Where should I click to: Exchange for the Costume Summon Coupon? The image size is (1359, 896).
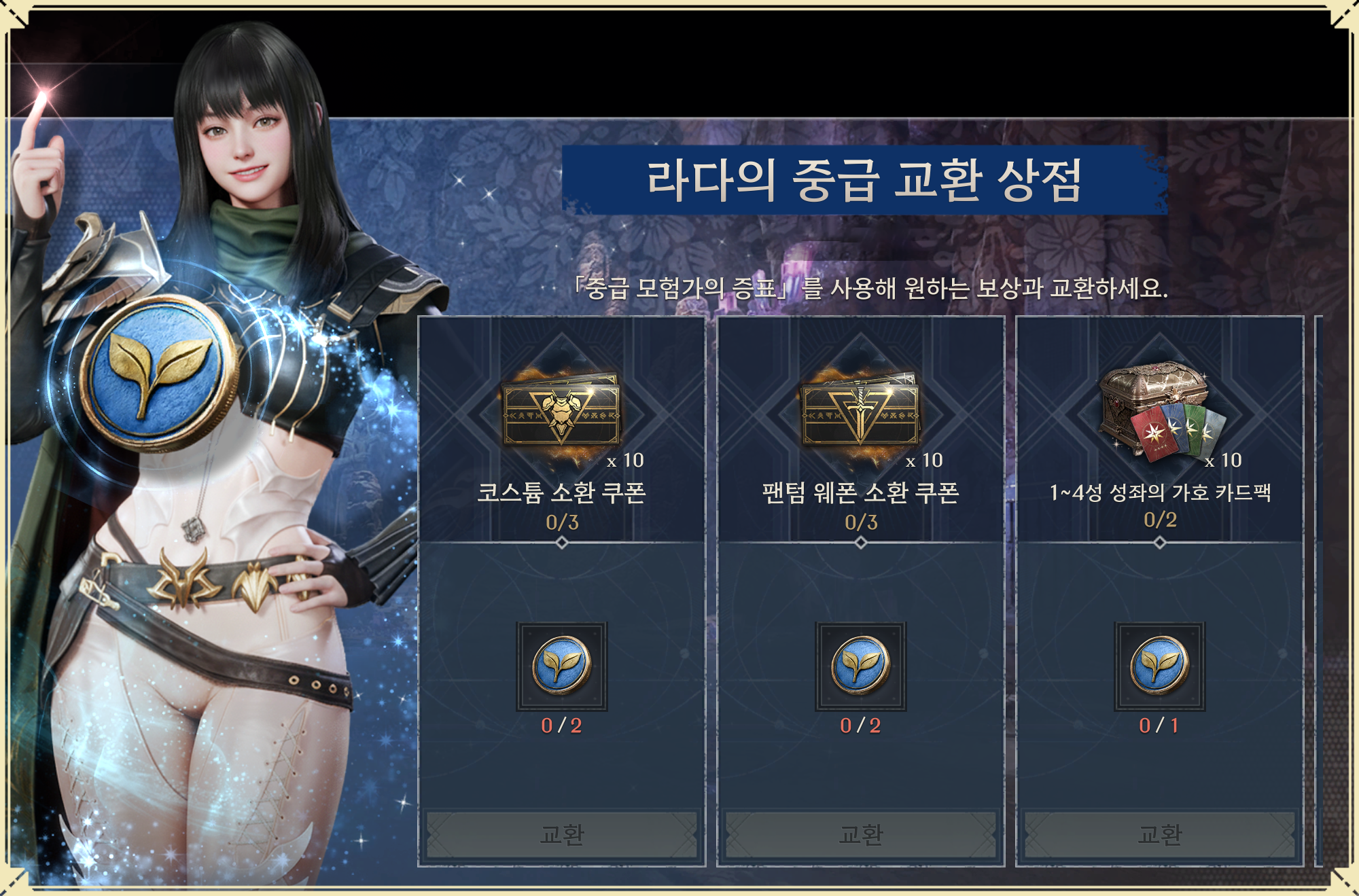(x=561, y=834)
